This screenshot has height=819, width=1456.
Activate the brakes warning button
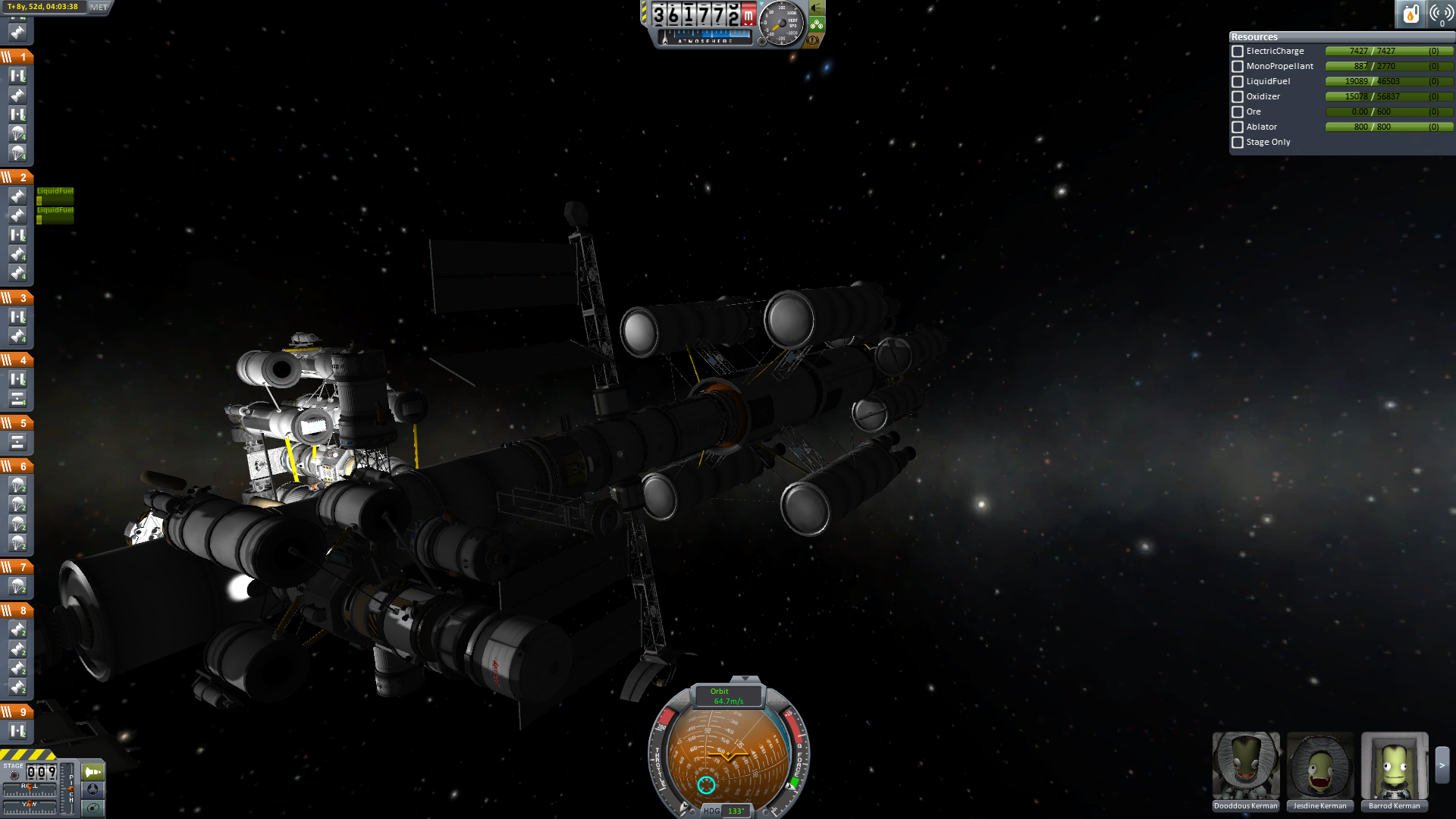[x=814, y=40]
